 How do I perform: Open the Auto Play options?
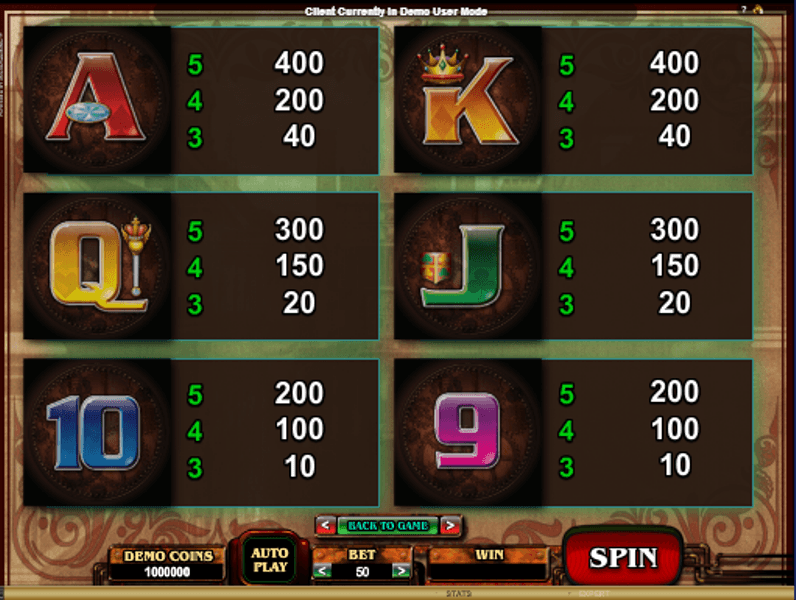[269, 560]
